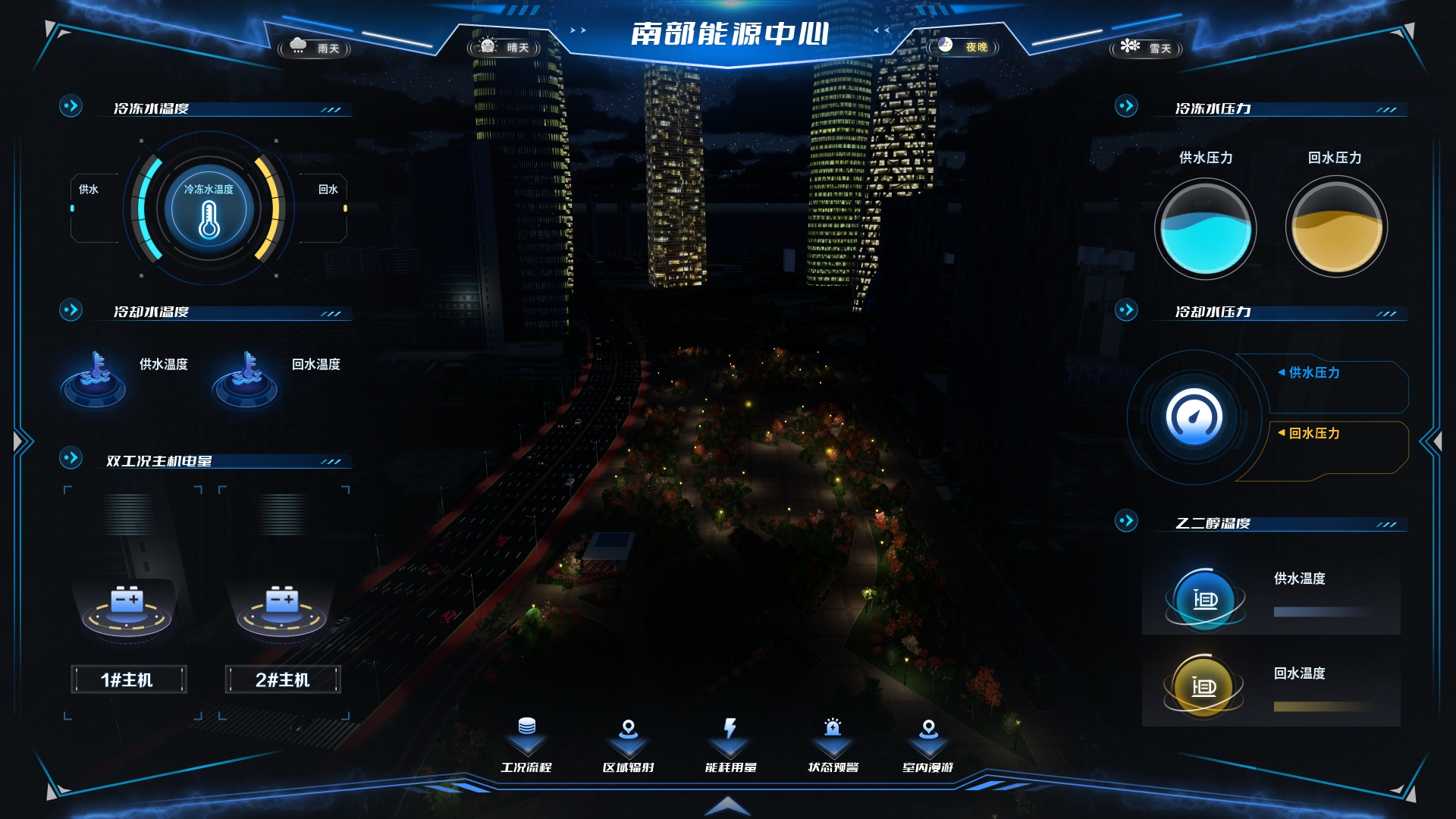Choose the 夜晚 night mode button
Viewport: 1456px width, 819px height.
[x=963, y=47]
